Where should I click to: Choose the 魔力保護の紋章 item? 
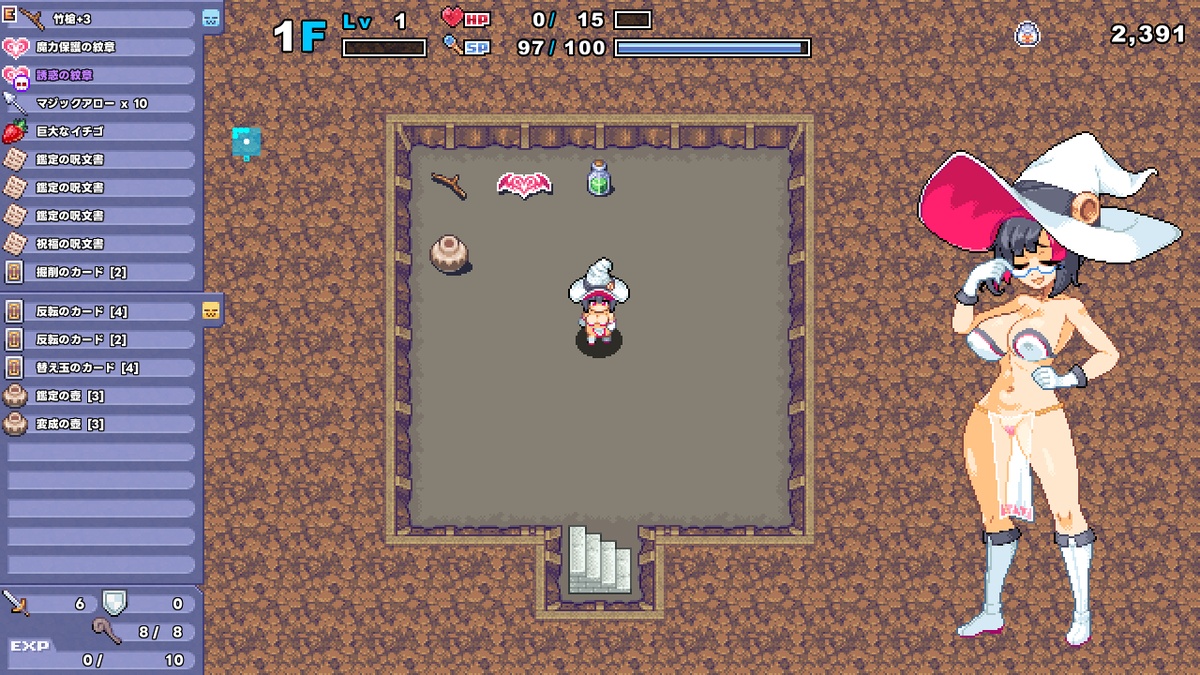100,47
